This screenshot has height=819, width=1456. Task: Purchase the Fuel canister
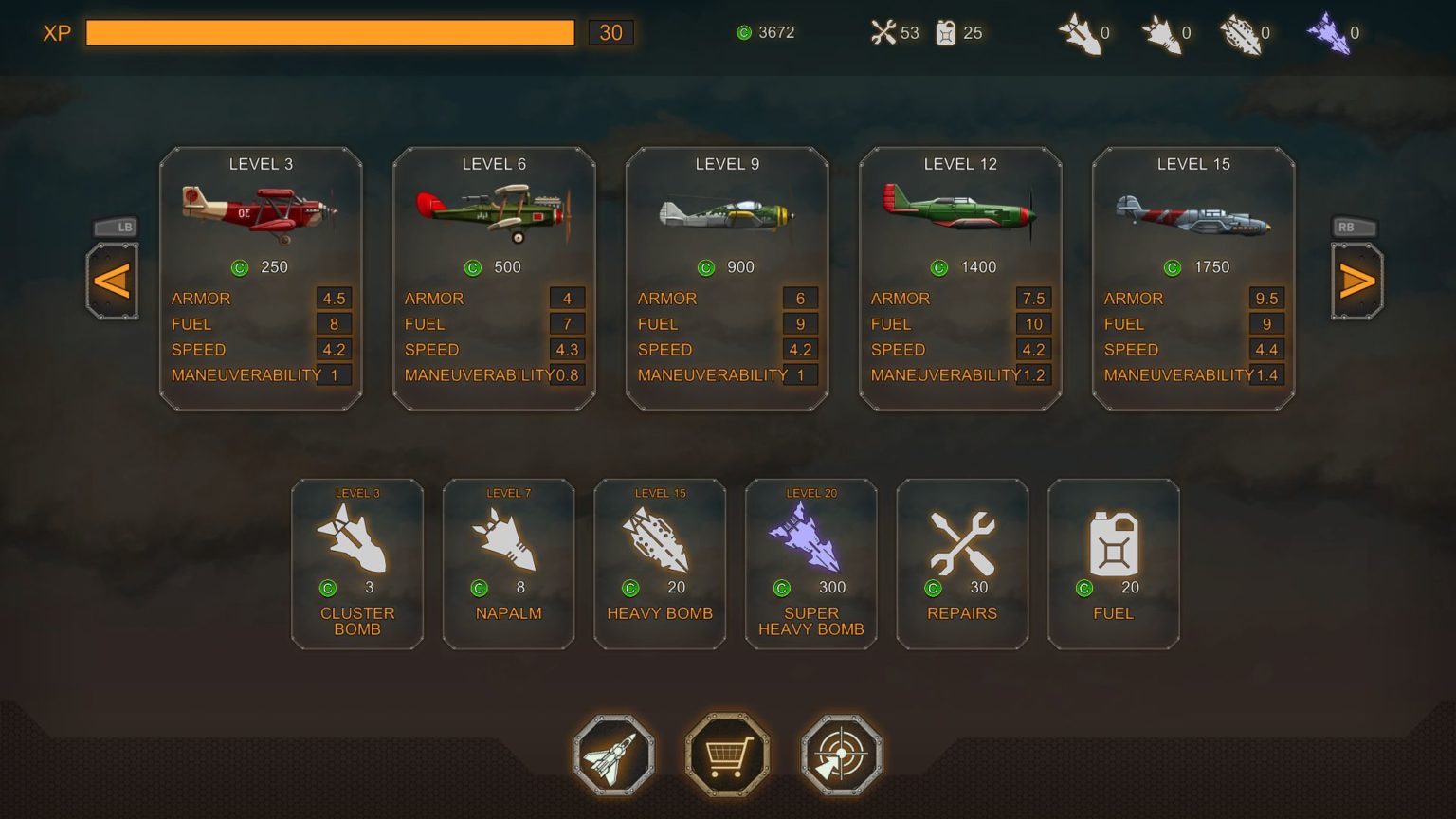1114,564
